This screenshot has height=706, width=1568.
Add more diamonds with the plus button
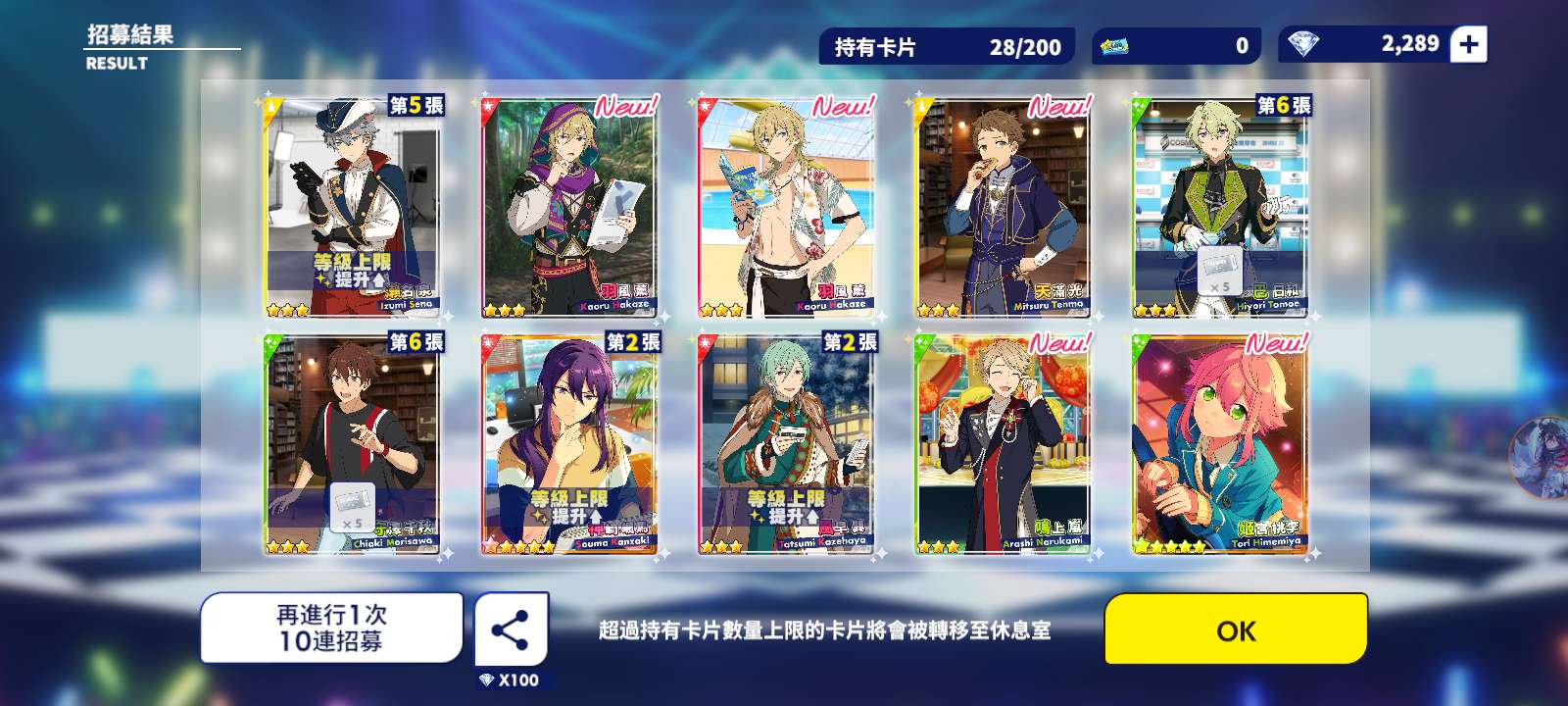[x=1468, y=45]
